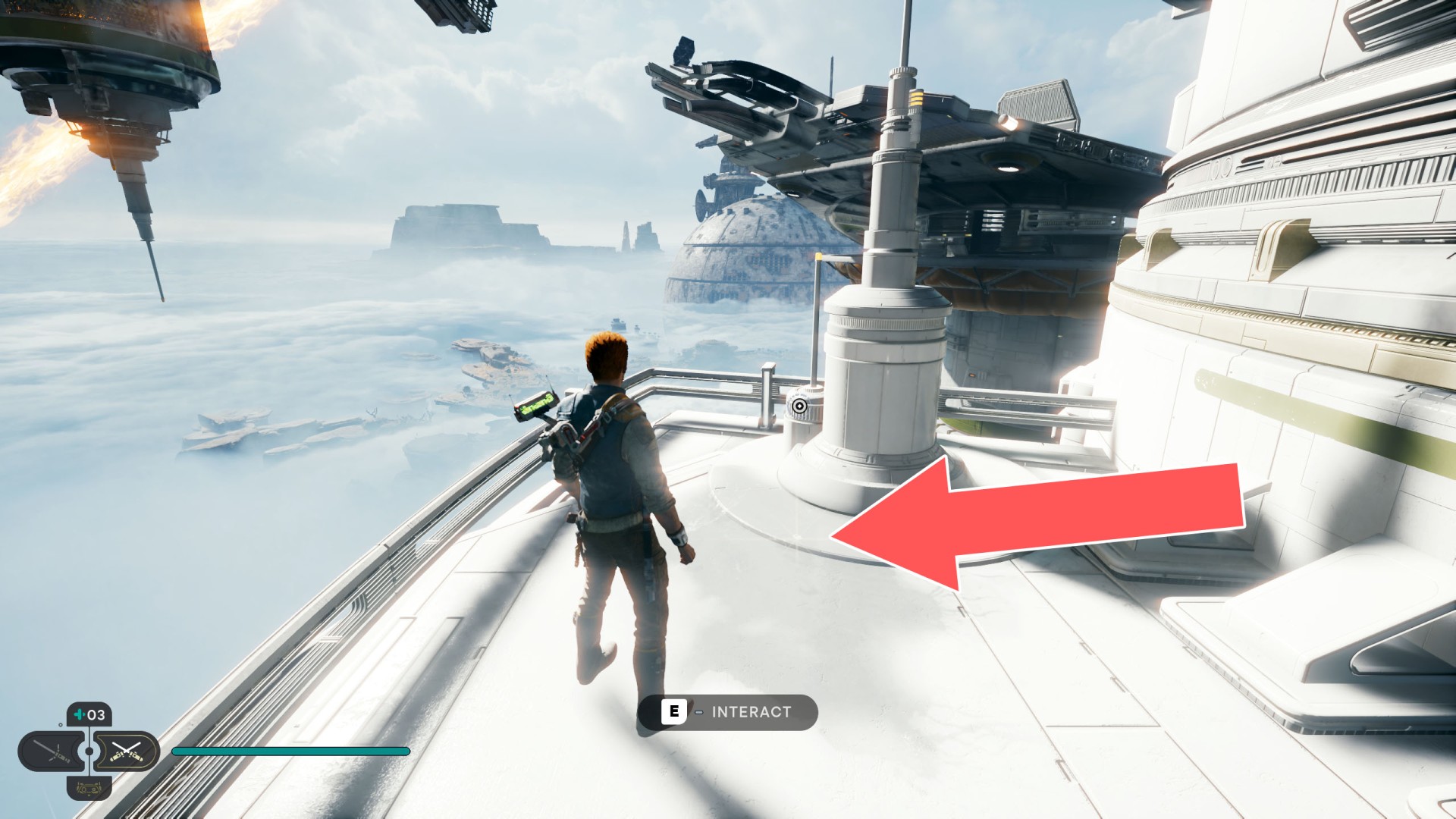This screenshot has width=1456, height=819.
Task: Click the circular interact marker on the console
Action: (x=799, y=406)
